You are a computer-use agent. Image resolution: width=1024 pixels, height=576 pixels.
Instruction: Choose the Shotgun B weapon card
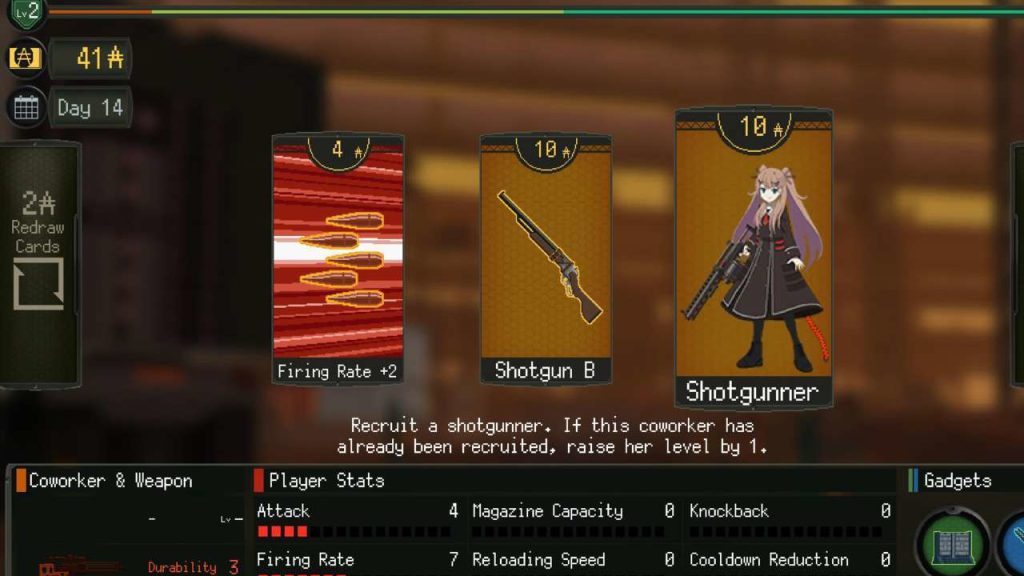545,260
